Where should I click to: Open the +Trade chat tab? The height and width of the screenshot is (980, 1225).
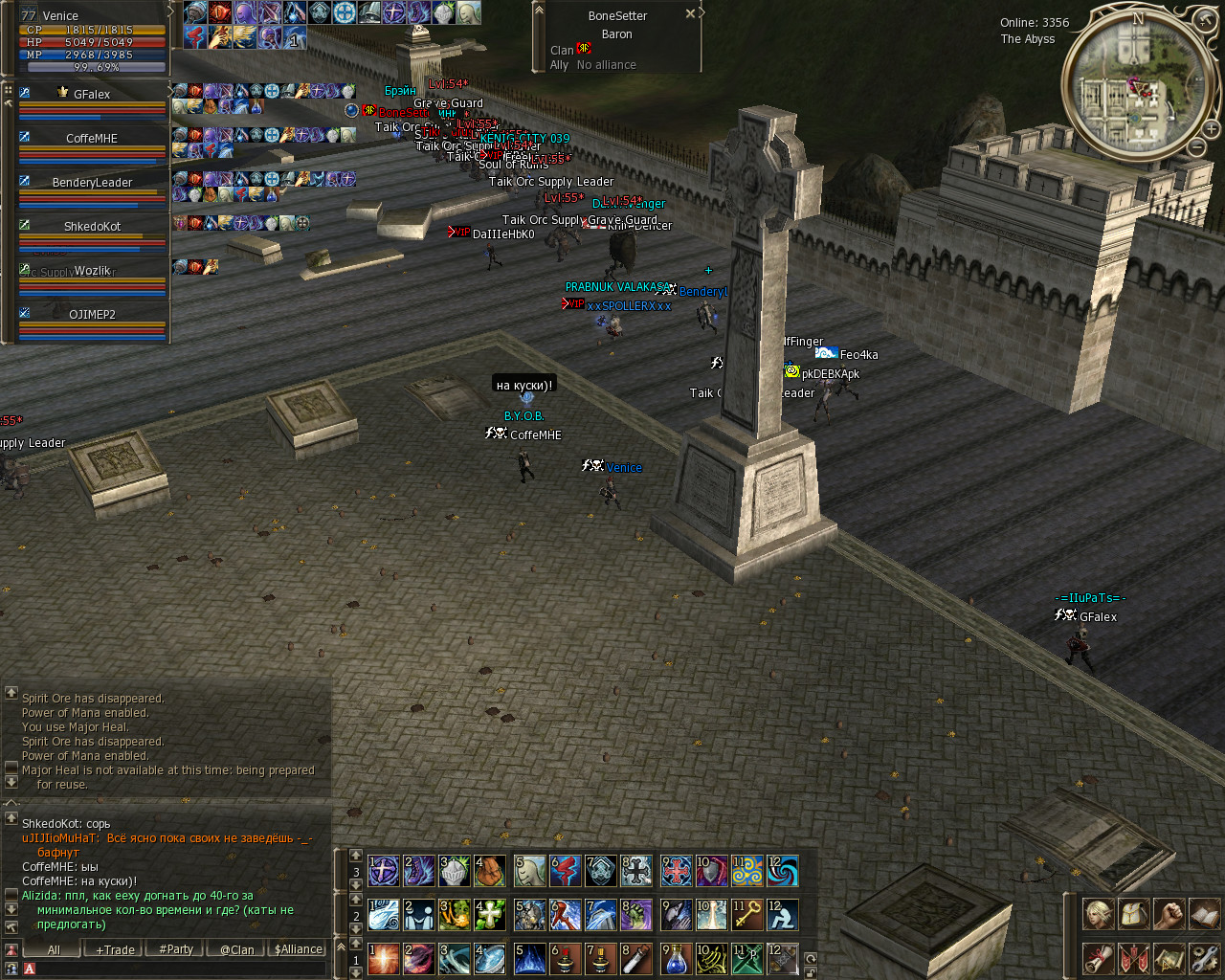click(115, 949)
